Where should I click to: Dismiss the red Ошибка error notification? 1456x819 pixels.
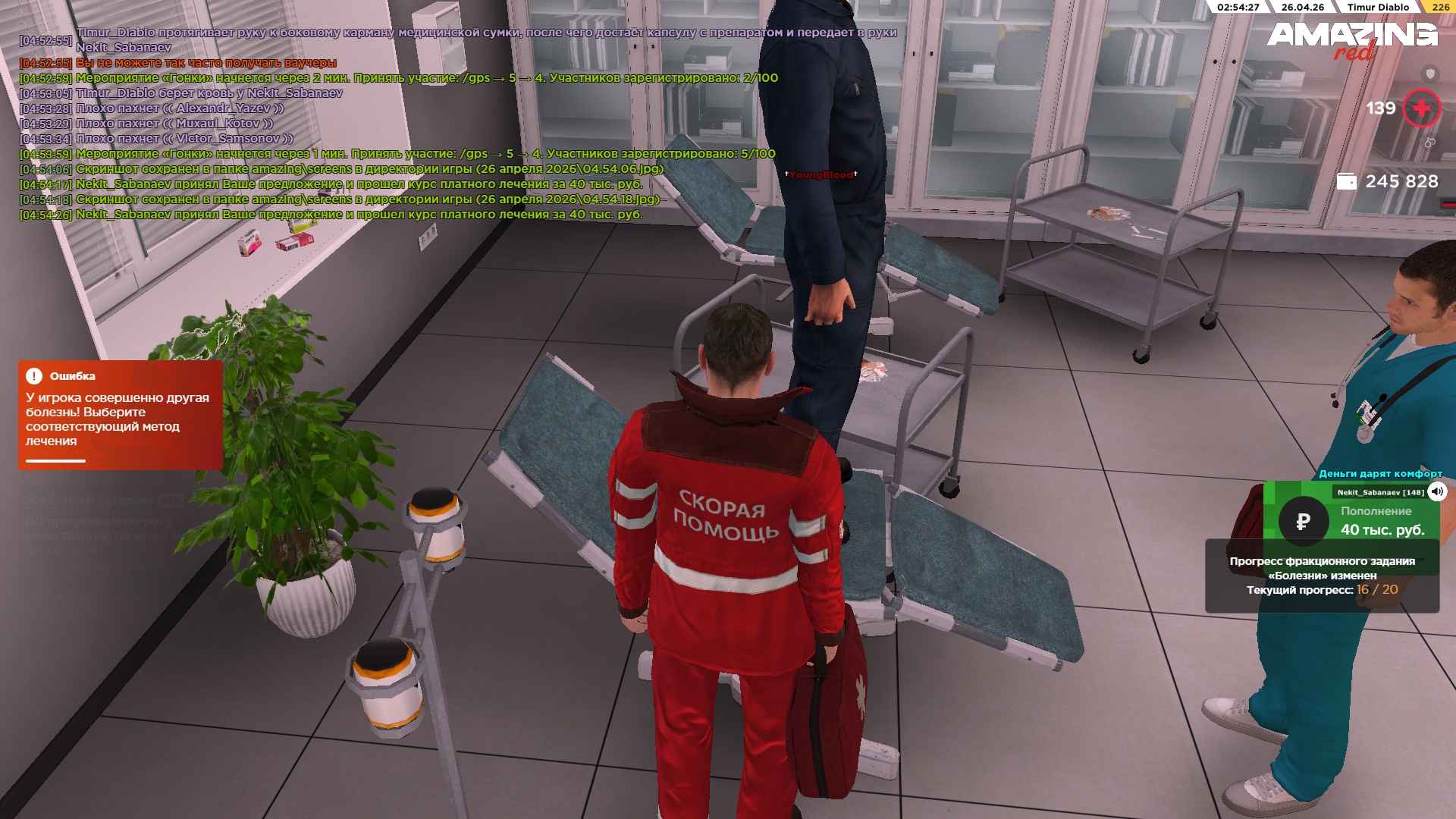(120, 414)
